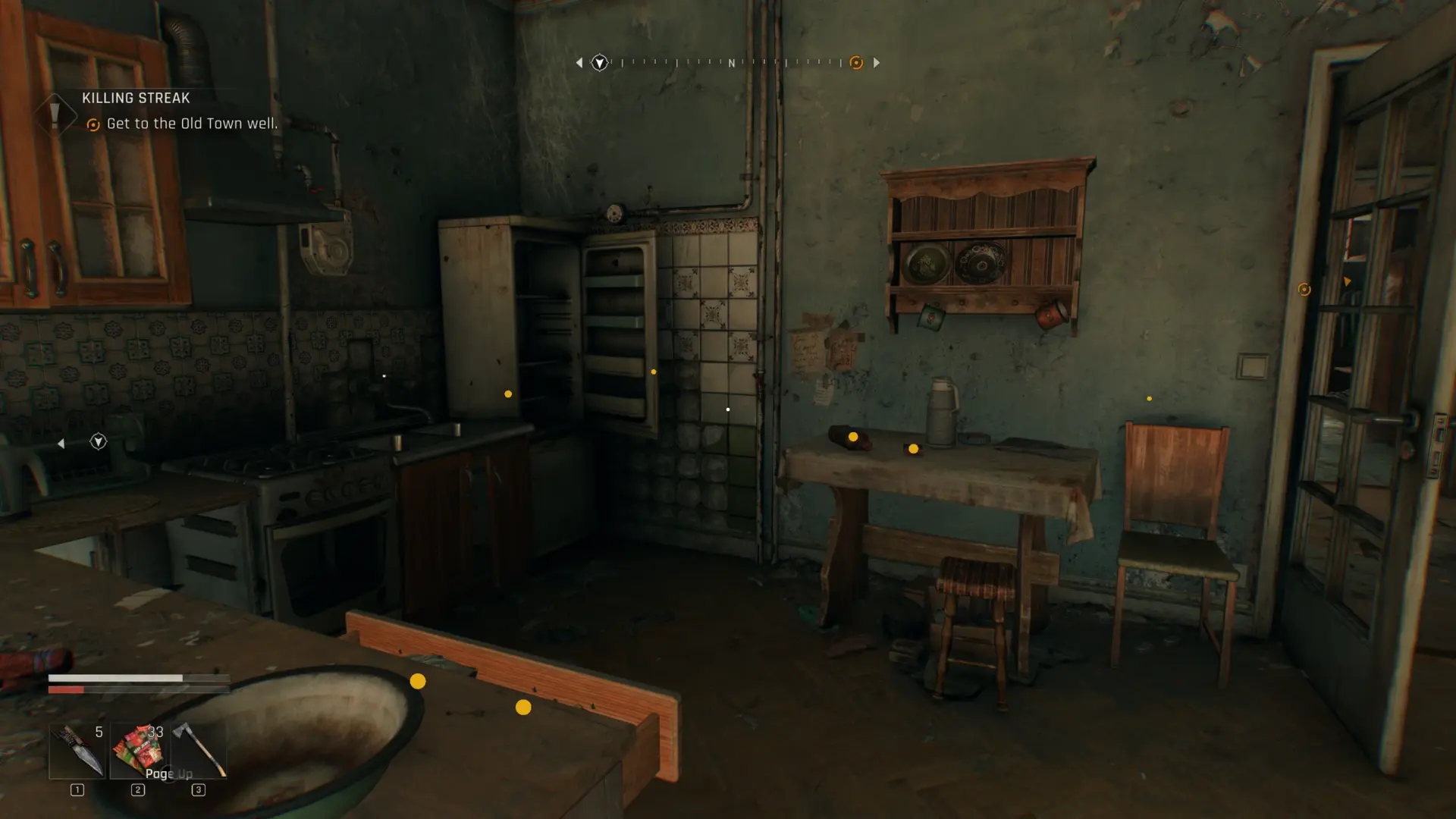
Task: Click the 'Get to the Old Town well' objective
Action: coord(191,124)
